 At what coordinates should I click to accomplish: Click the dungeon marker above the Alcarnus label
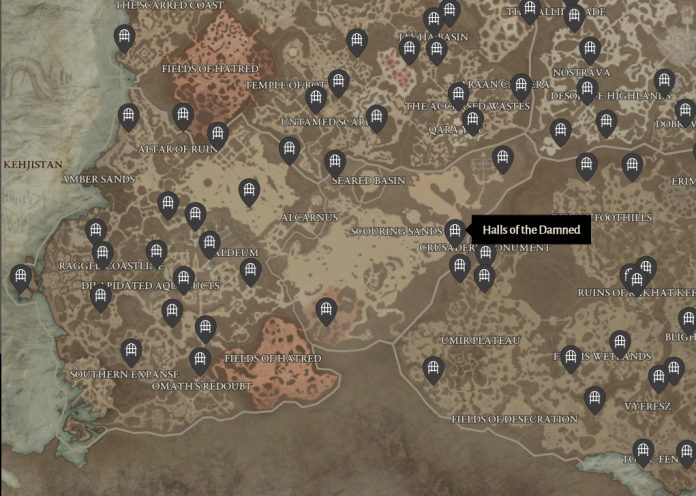[249, 190]
